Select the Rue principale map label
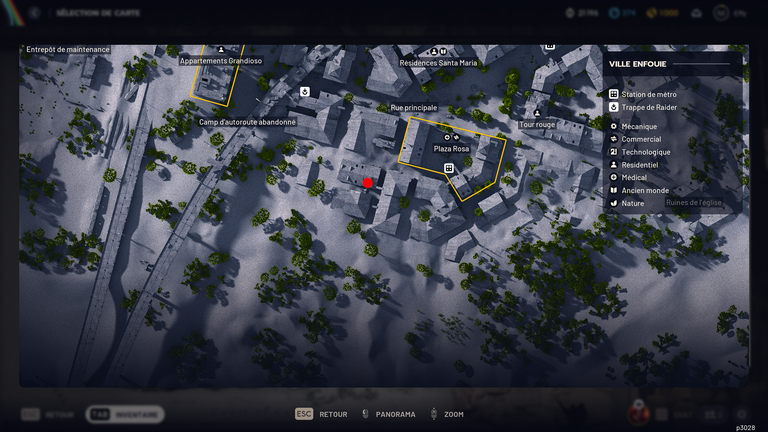This screenshot has width=768, height=432. 414,107
